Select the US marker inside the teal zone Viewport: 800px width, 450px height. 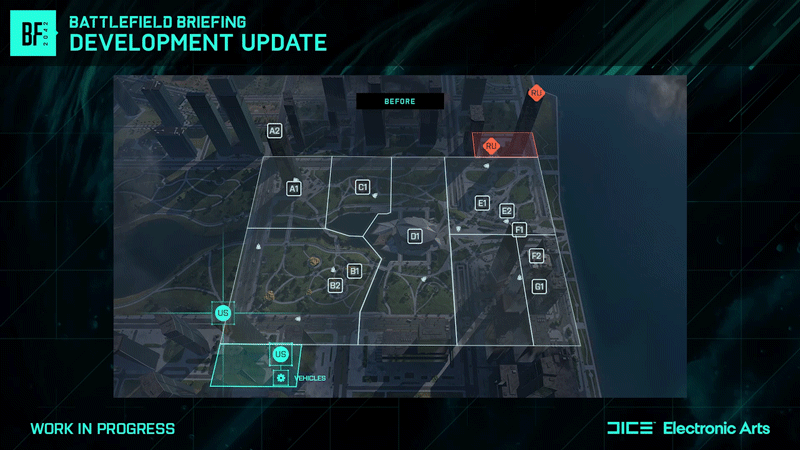(x=280, y=355)
